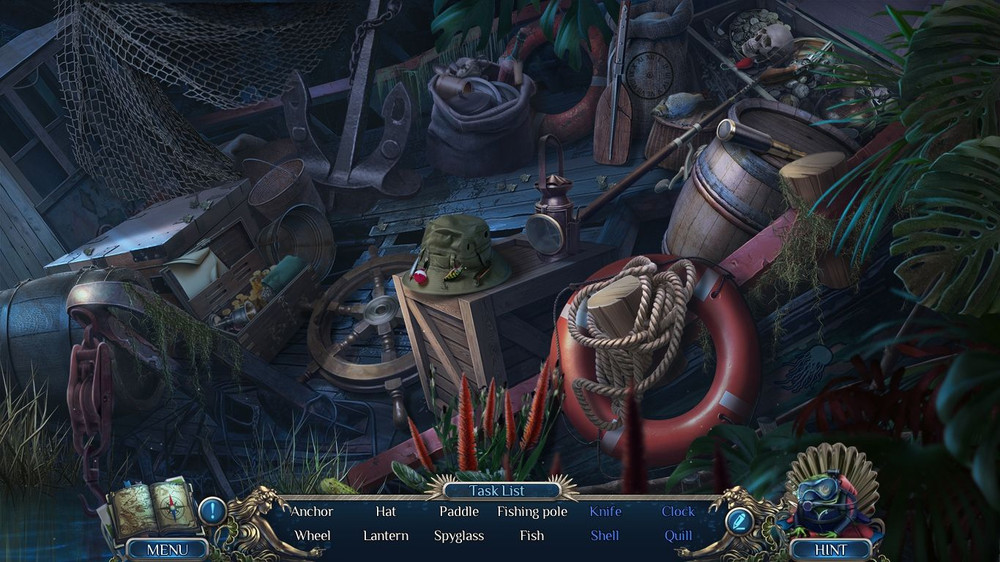The image size is (1000, 562).
Task: Select 'Anchor' in the task list
Action: 312,511
